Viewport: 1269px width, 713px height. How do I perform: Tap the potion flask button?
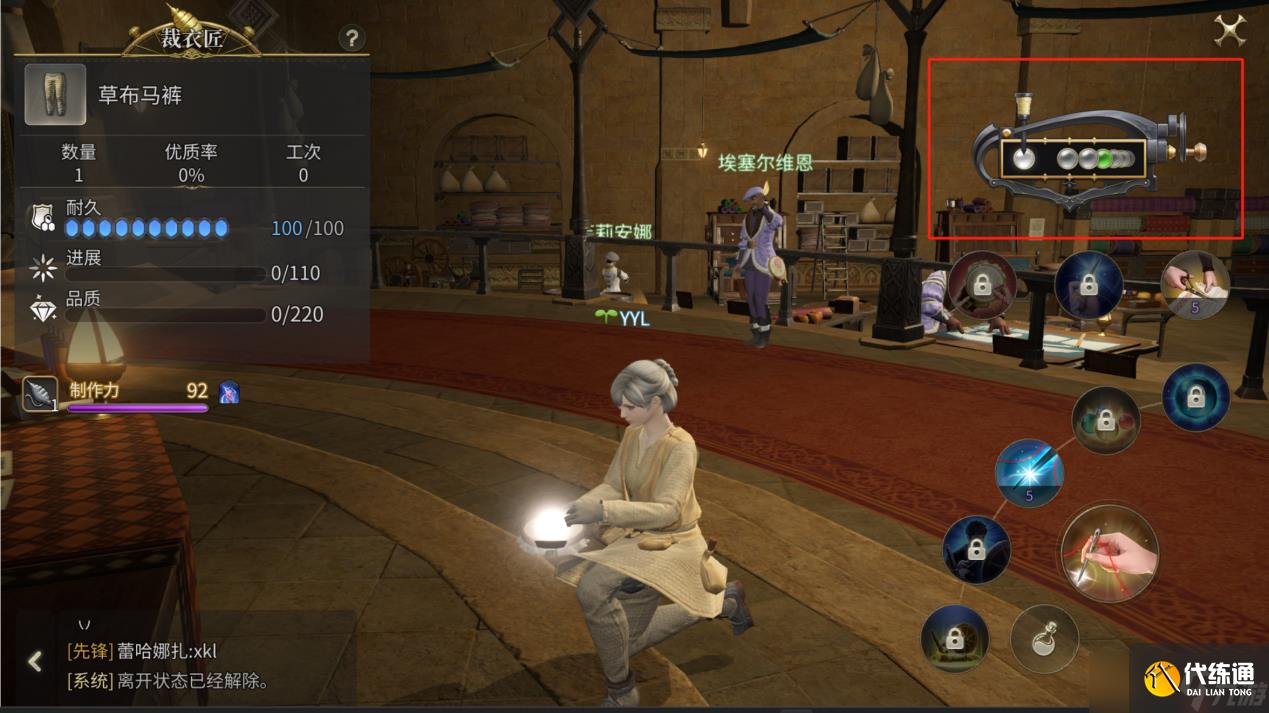pyautogui.click(x=1044, y=638)
